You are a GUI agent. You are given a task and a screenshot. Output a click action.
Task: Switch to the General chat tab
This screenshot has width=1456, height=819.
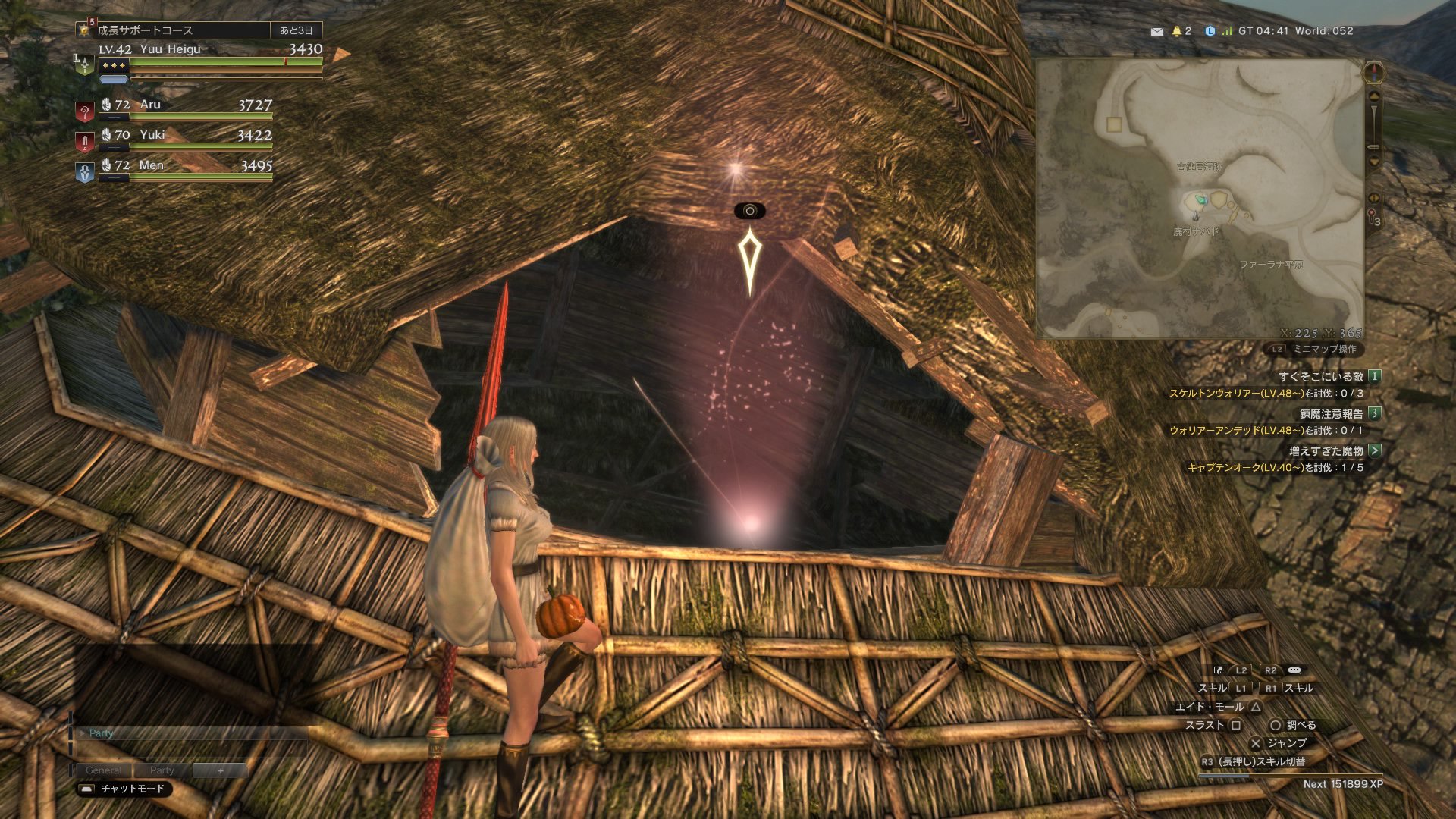tap(103, 770)
